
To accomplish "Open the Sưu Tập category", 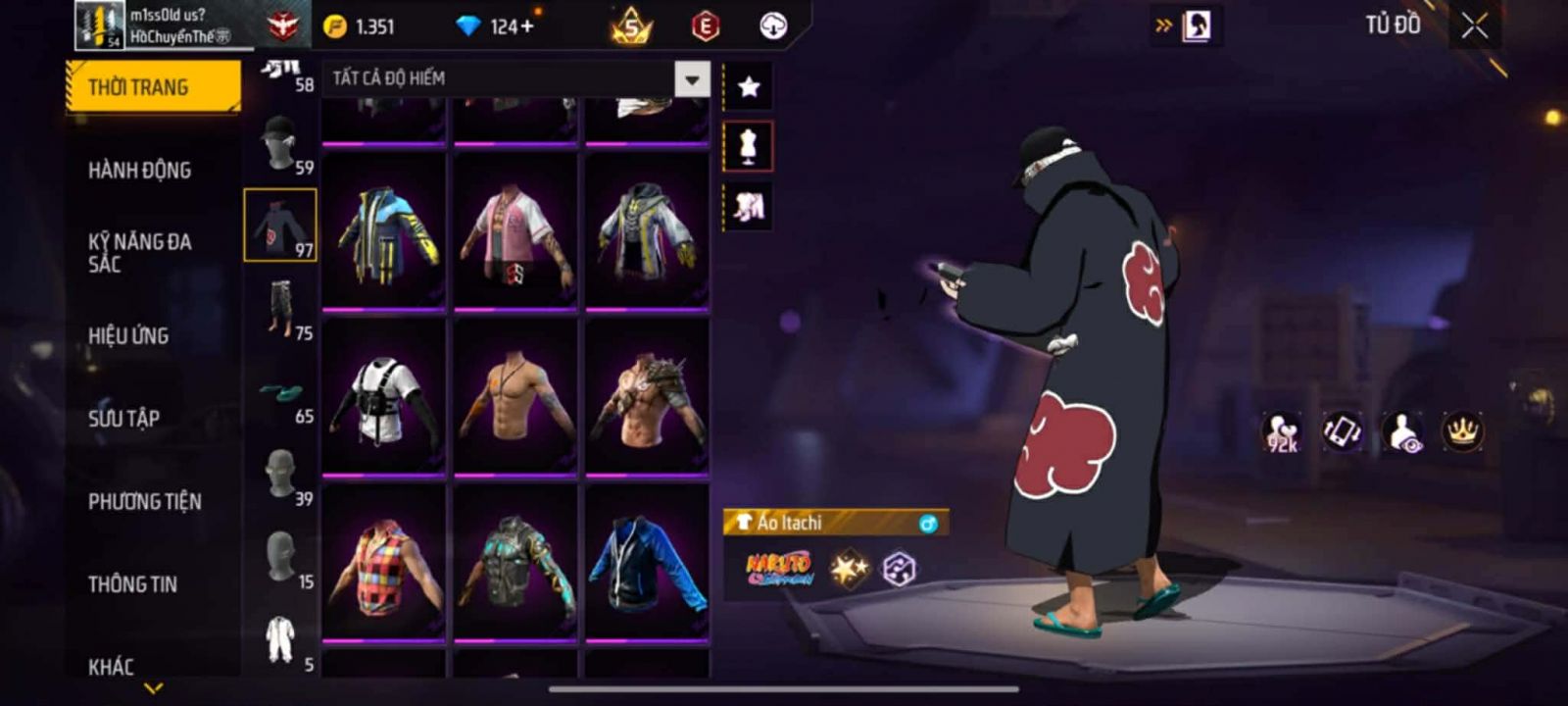I will click(123, 419).
